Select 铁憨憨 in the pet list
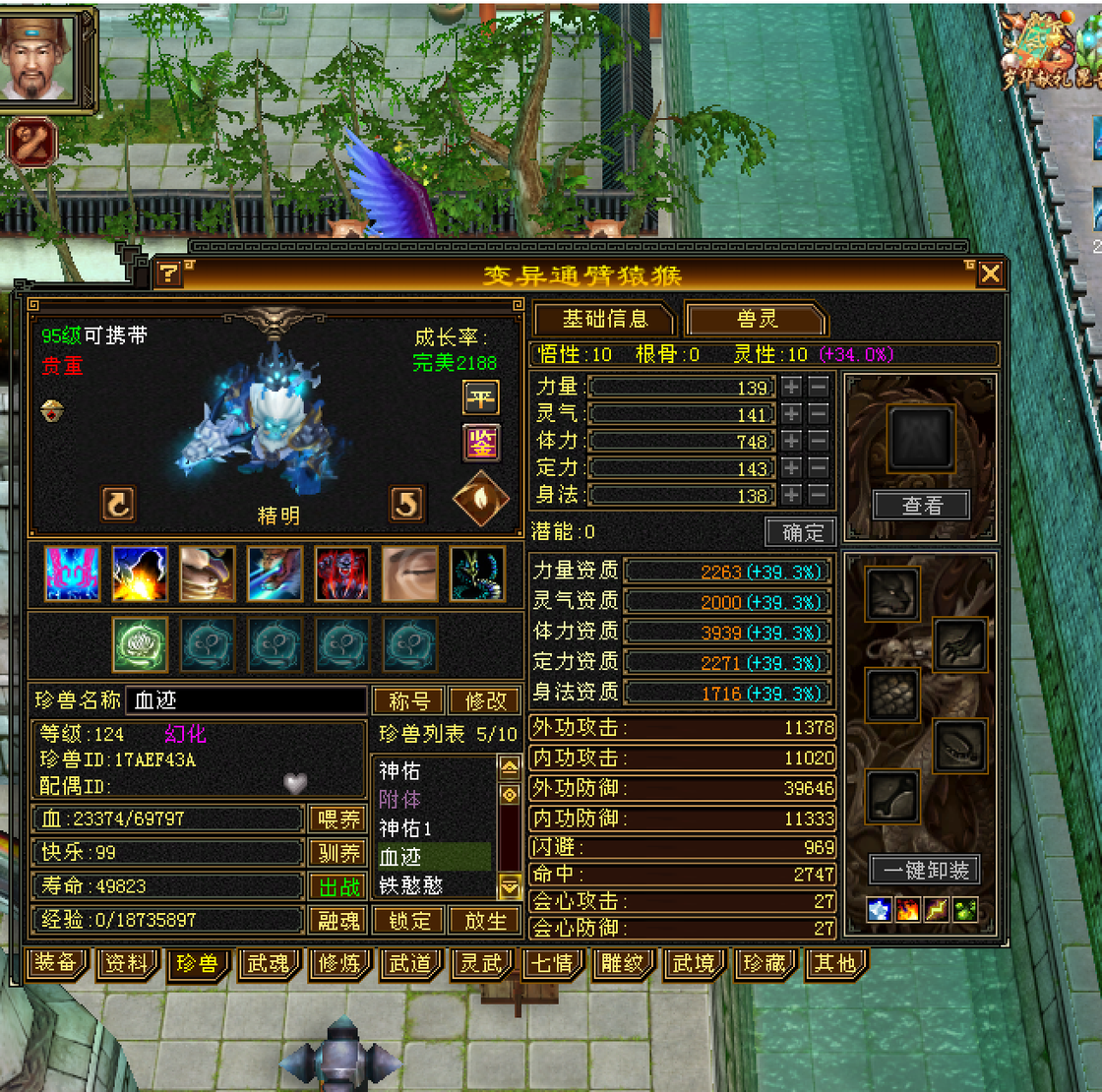This screenshot has height=1092, width=1102. (411, 885)
